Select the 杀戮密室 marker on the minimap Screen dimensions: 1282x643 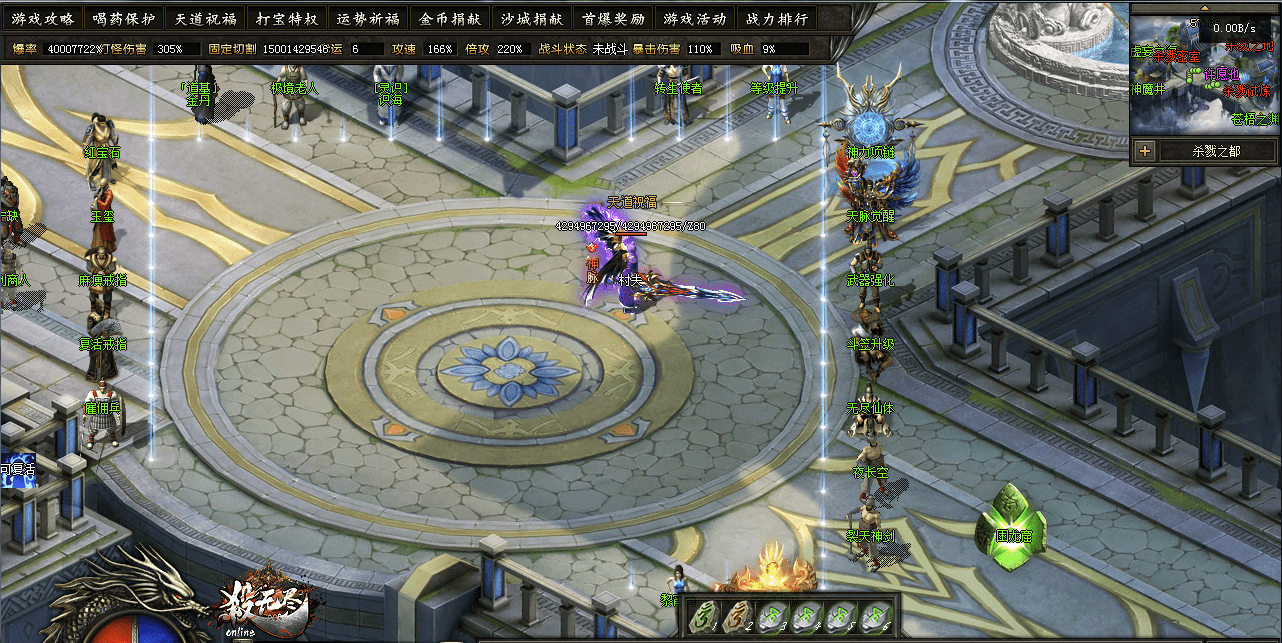click(x=1176, y=56)
